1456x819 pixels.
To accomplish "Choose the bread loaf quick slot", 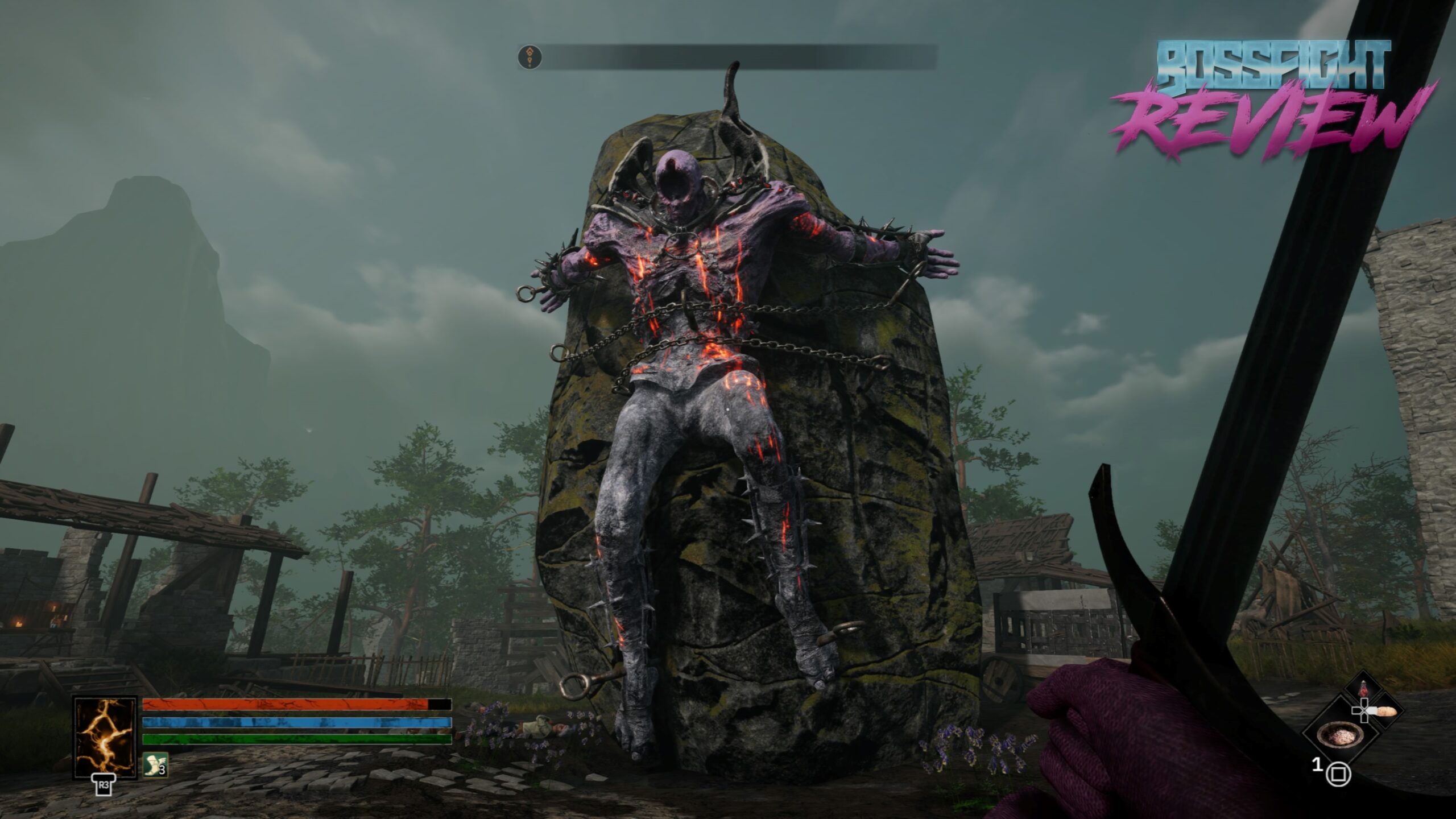I will click(x=1384, y=711).
